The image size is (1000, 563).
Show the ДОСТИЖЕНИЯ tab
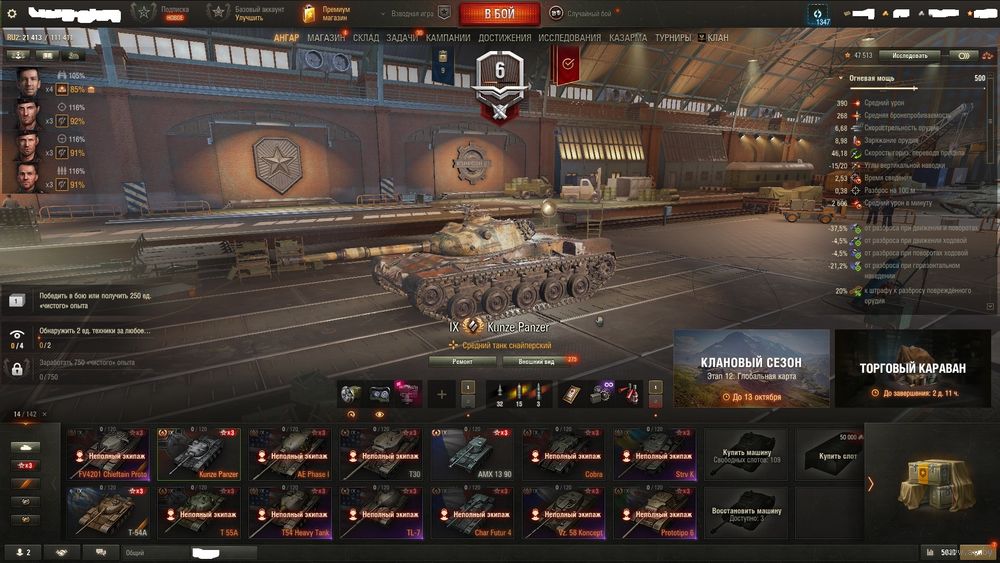(505, 38)
